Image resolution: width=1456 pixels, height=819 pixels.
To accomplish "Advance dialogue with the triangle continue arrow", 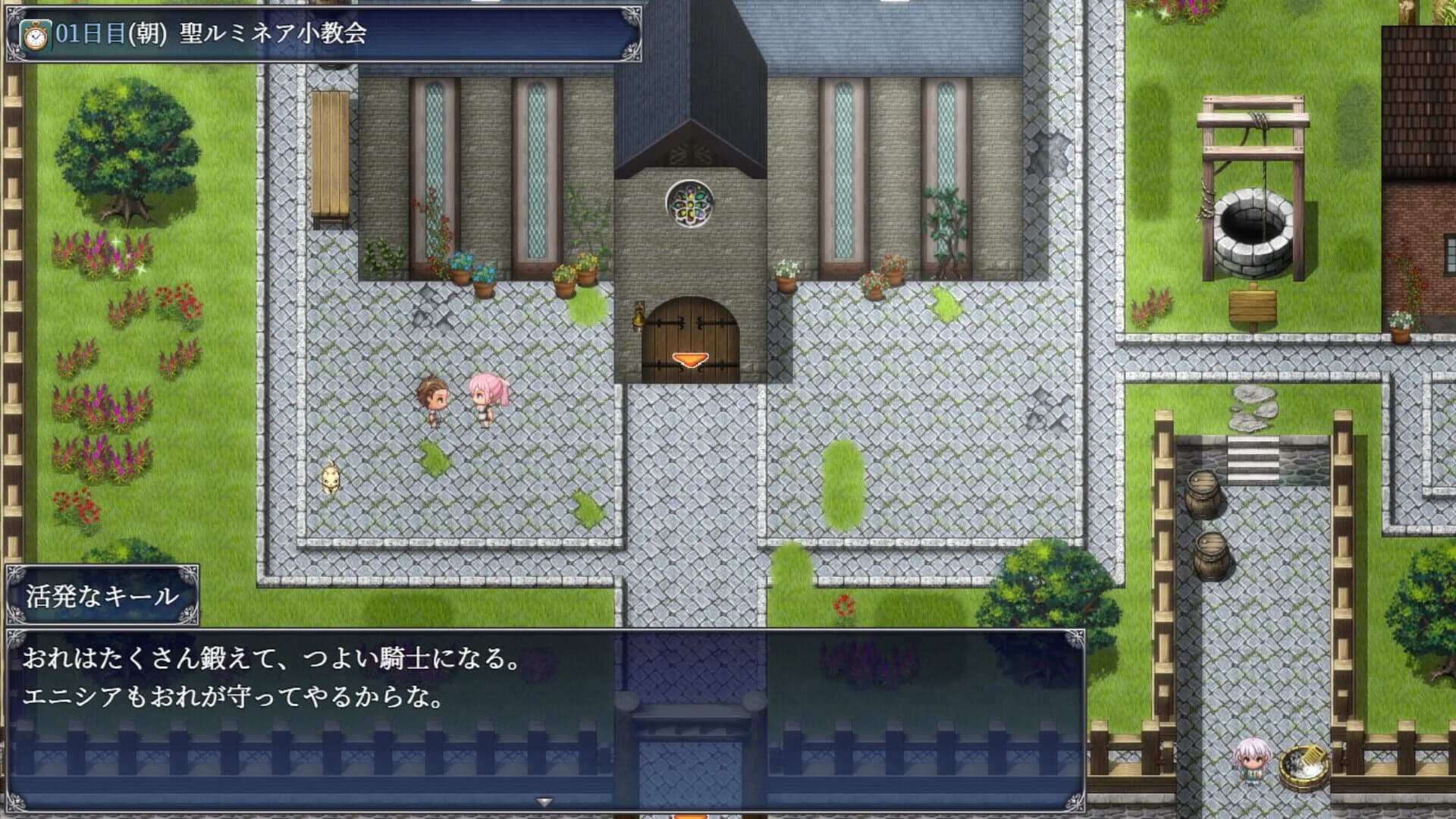I will click(543, 800).
